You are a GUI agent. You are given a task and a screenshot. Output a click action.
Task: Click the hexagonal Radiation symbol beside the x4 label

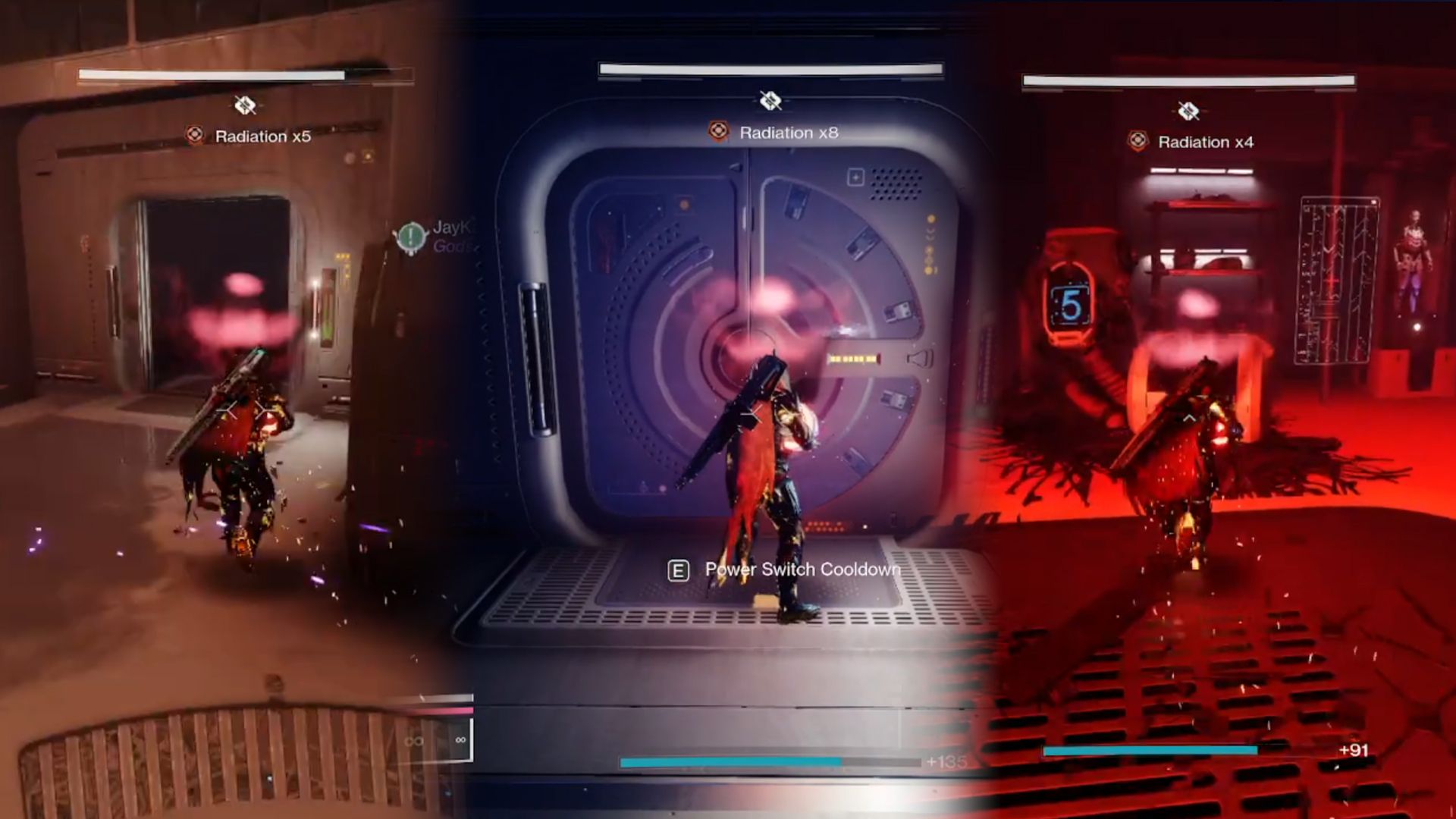pyautogui.click(x=1137, y=140)
